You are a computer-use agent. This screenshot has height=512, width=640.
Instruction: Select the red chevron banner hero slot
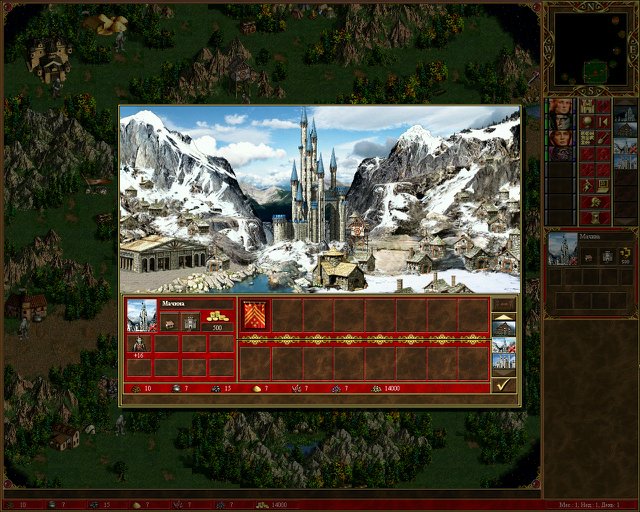coord(253,314)
